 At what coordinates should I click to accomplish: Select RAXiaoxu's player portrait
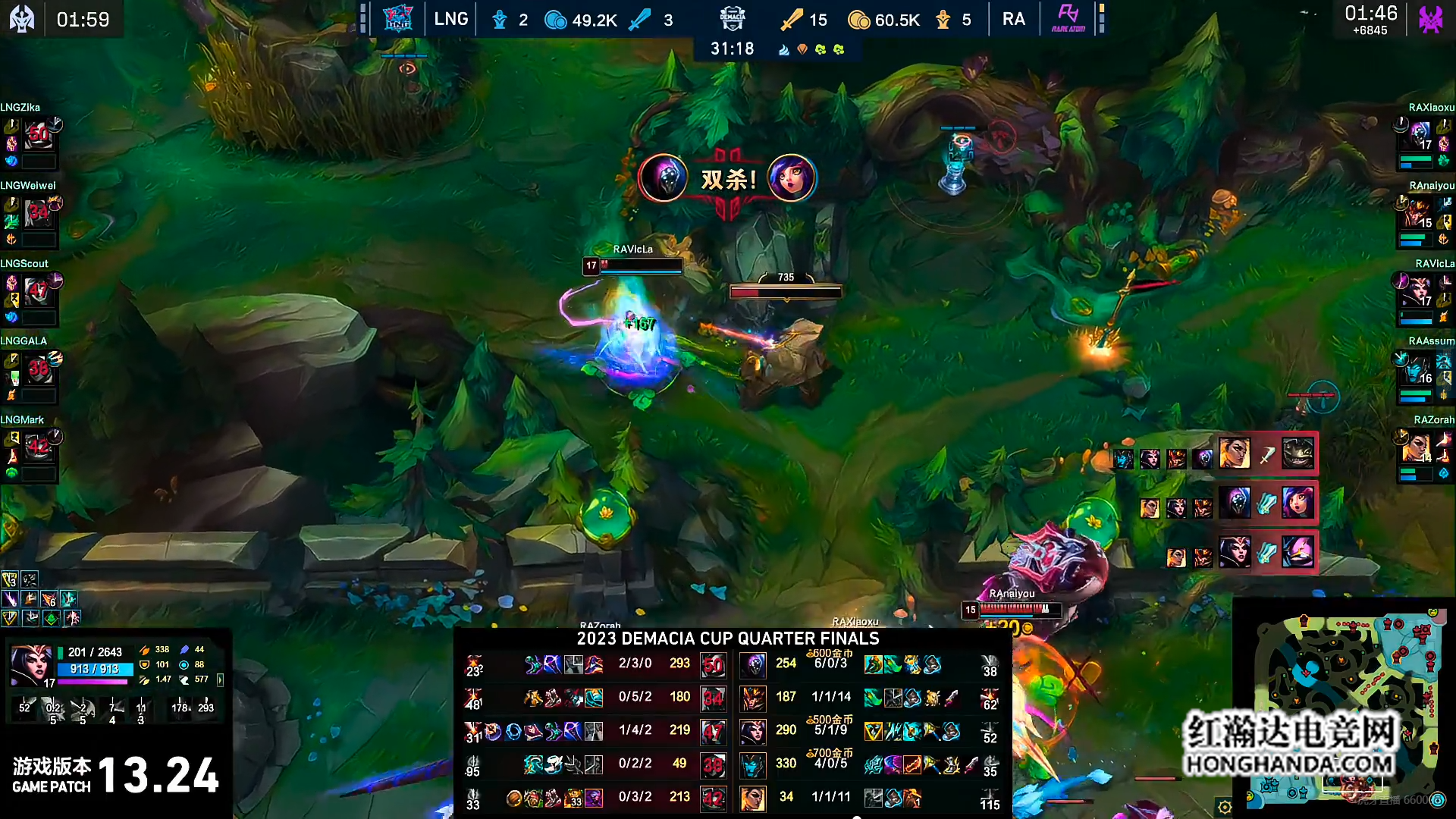pos(1420,136)
